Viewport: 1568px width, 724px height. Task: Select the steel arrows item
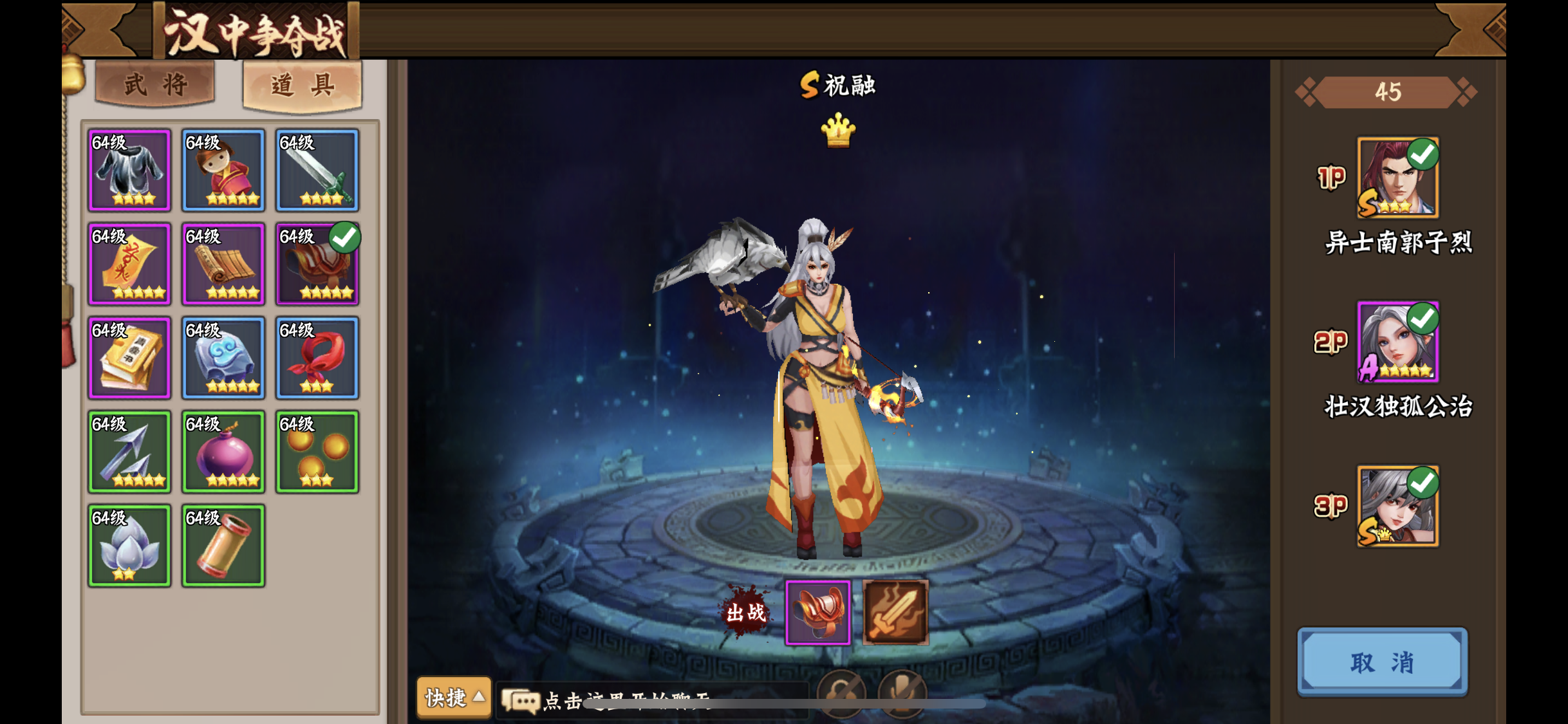point(129,451)
